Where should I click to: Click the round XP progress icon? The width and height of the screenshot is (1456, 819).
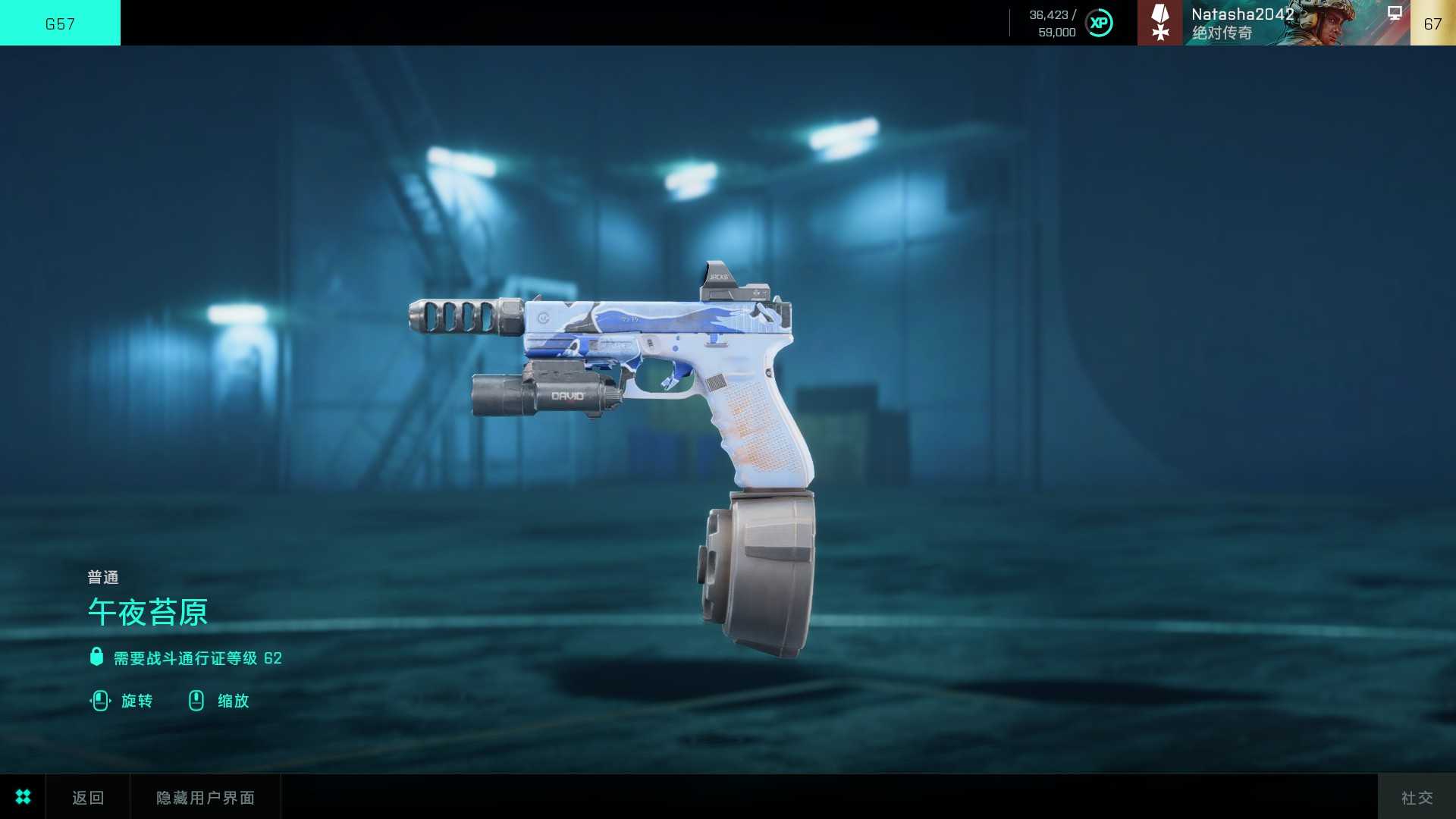tap(1099, 23)
